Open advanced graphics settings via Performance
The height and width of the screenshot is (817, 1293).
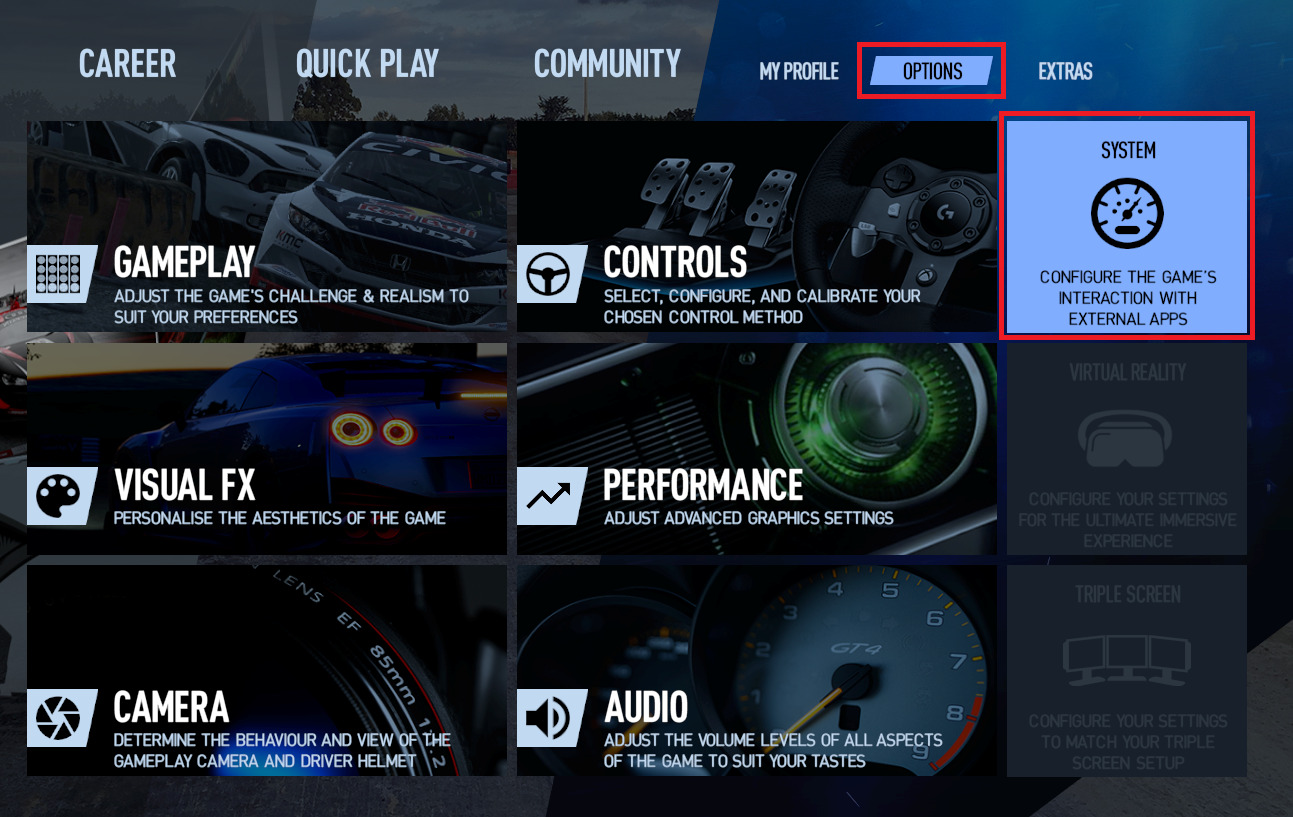pos(755,447)
